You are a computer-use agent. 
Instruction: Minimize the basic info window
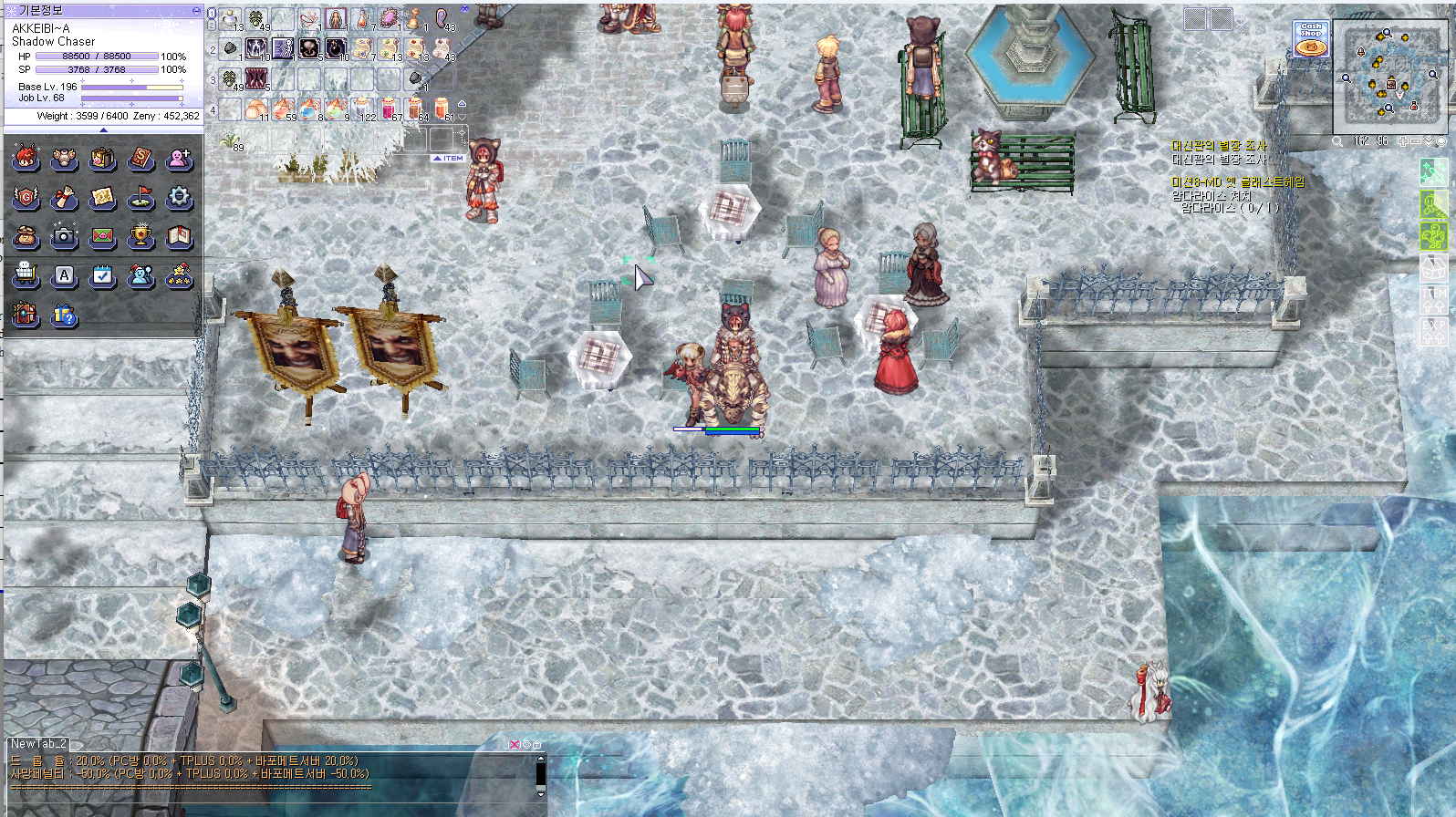(x=196, y=10)
